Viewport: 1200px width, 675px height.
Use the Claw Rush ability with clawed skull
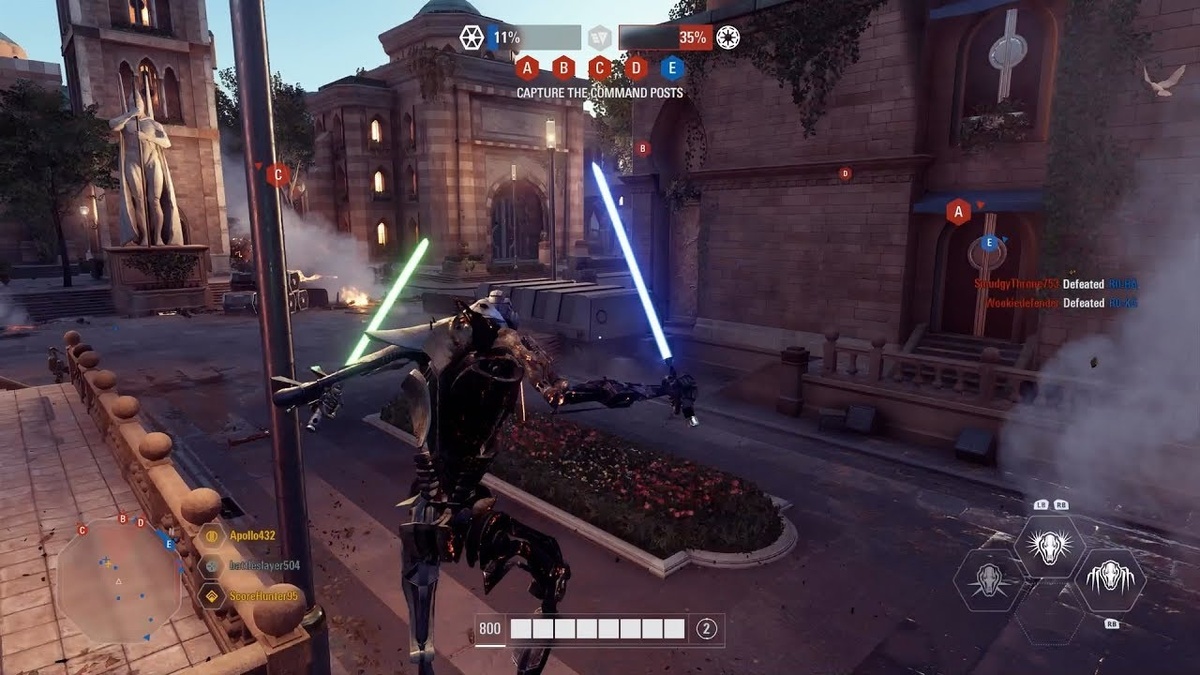(1110, 580)
